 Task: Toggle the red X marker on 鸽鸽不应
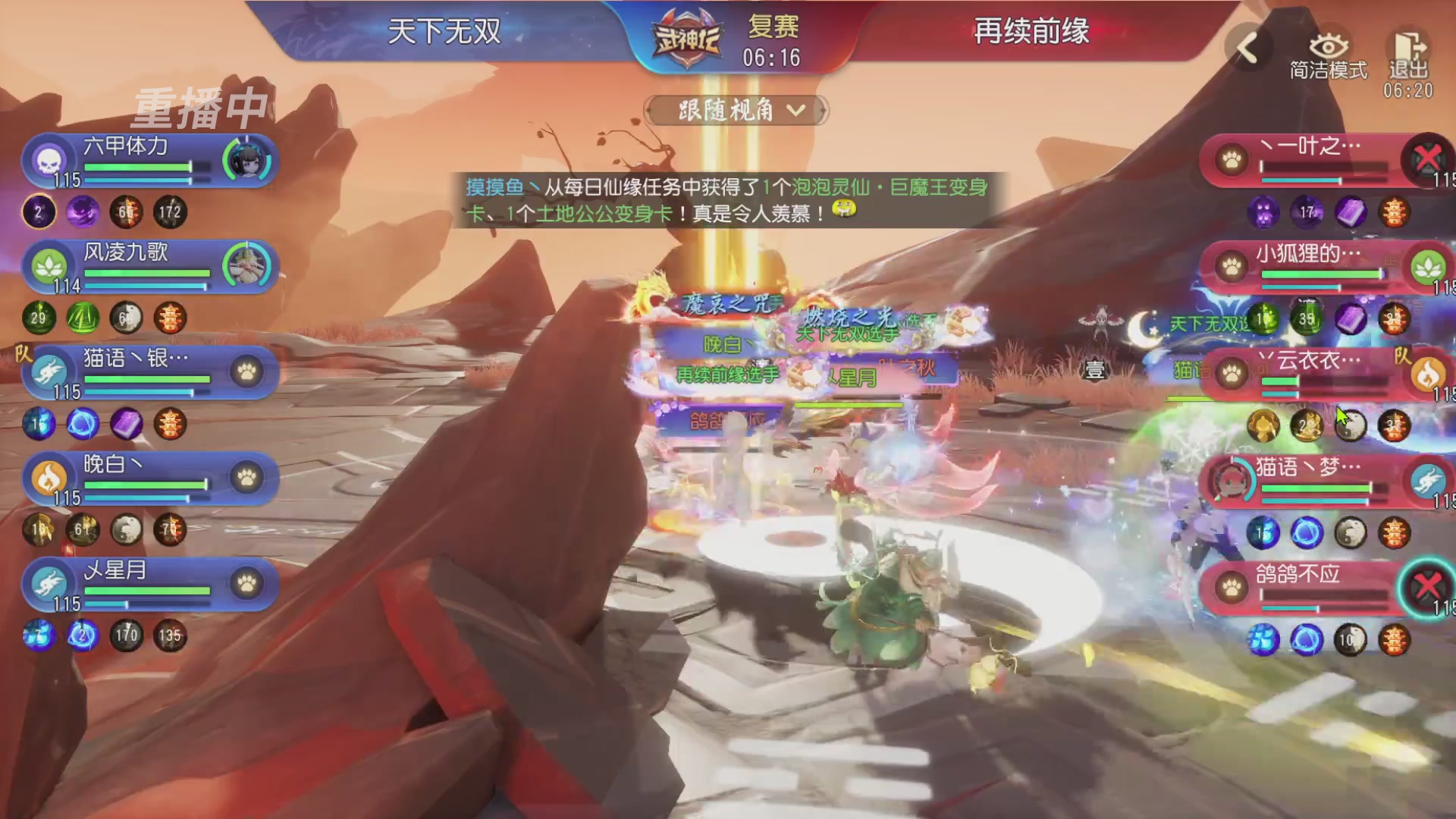coord(1427,585)
